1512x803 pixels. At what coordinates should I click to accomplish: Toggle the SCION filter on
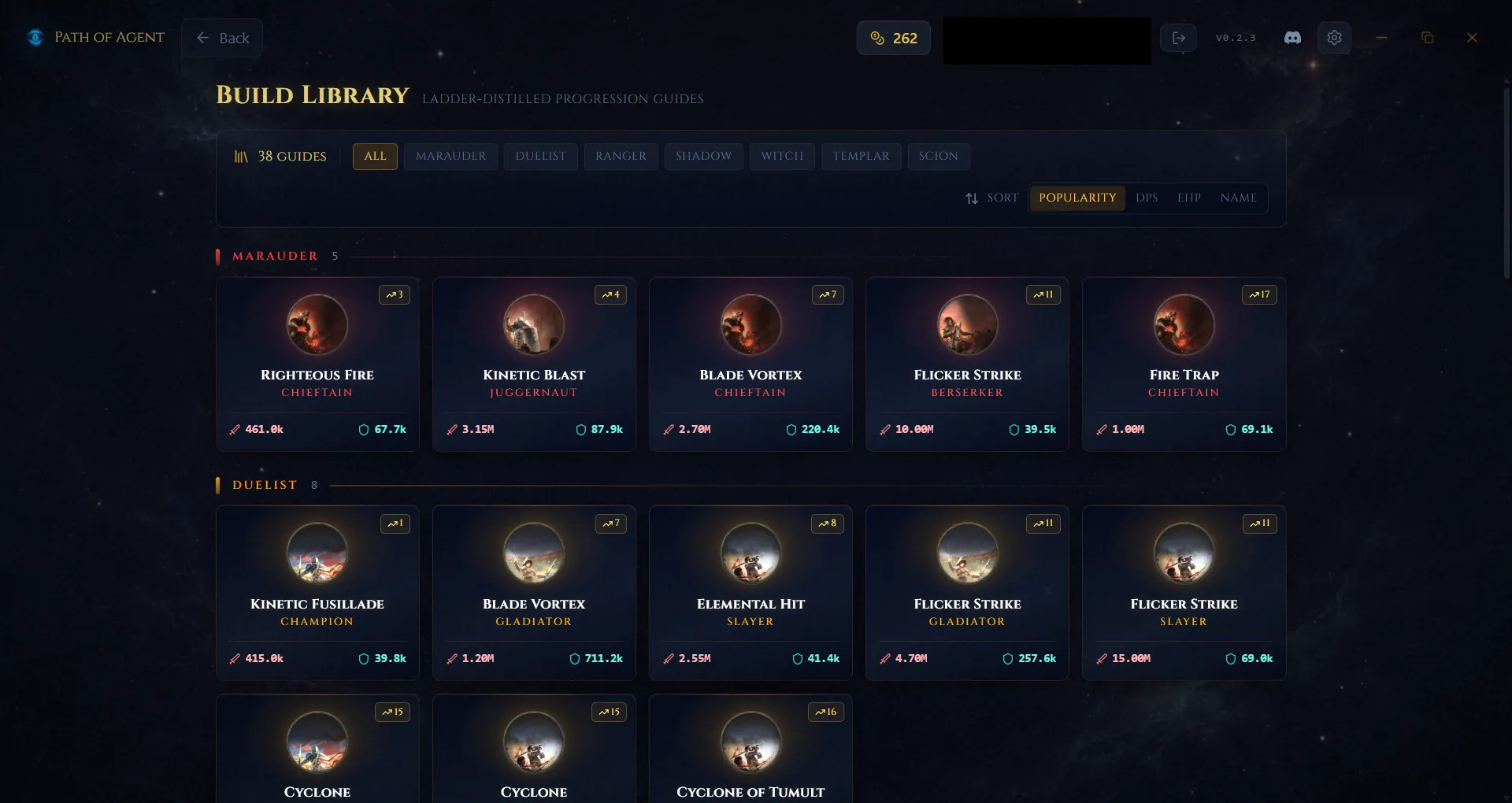tap(938, 156)
